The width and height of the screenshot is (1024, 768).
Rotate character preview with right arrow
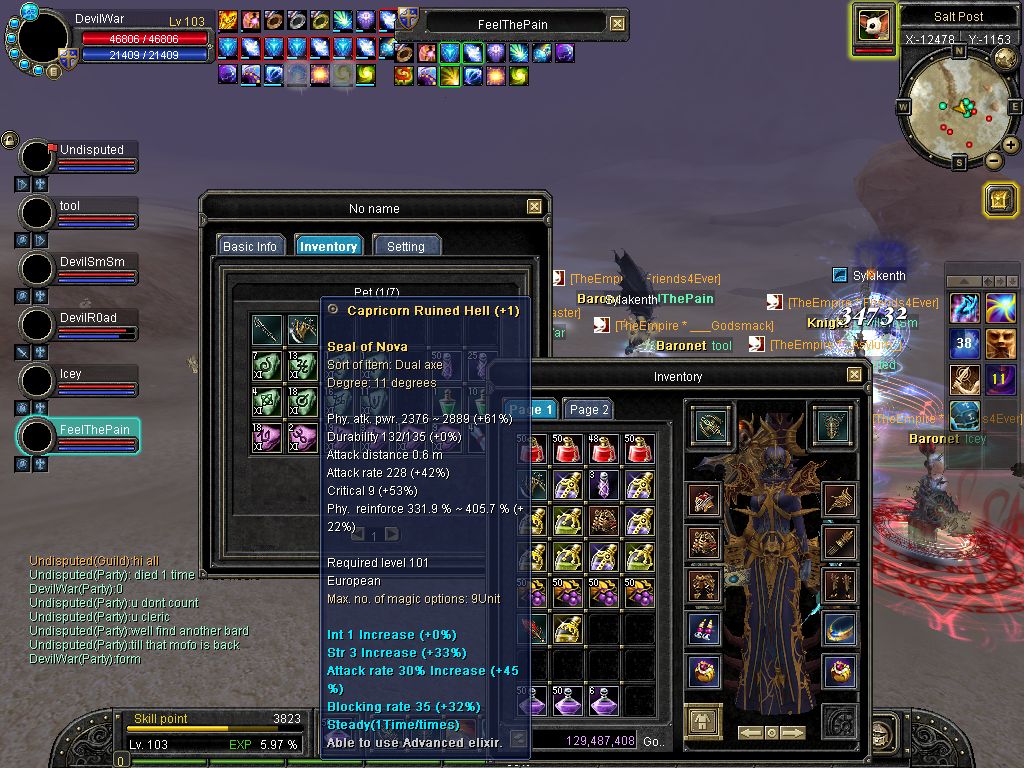793,733
